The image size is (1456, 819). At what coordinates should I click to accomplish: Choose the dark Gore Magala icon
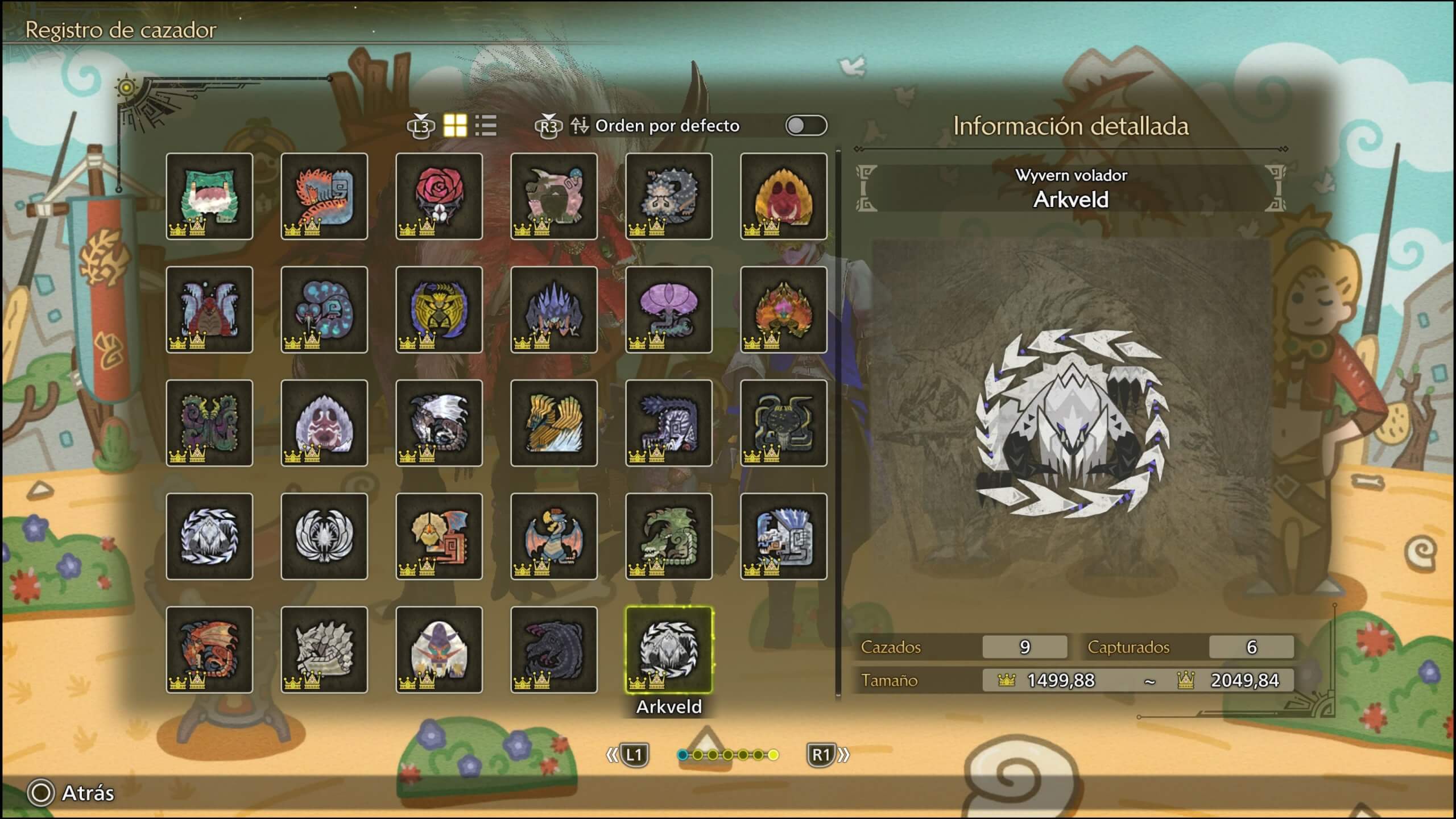pos(554,650)
